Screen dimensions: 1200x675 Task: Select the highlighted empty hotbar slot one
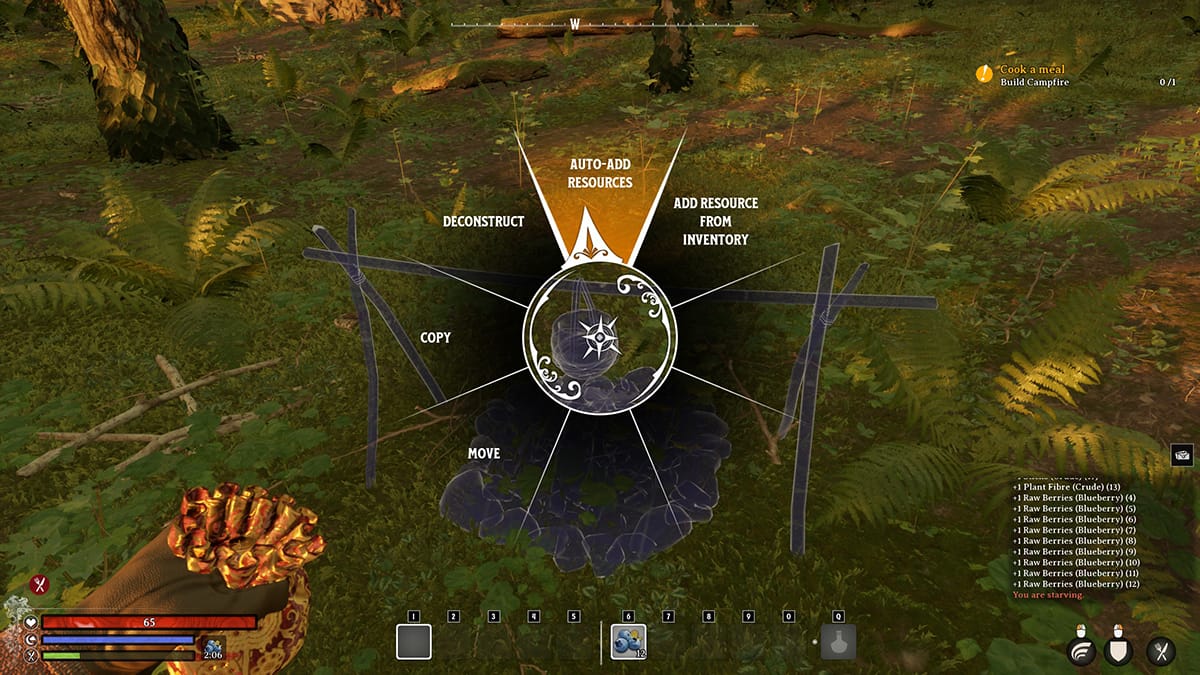(413, 641)
